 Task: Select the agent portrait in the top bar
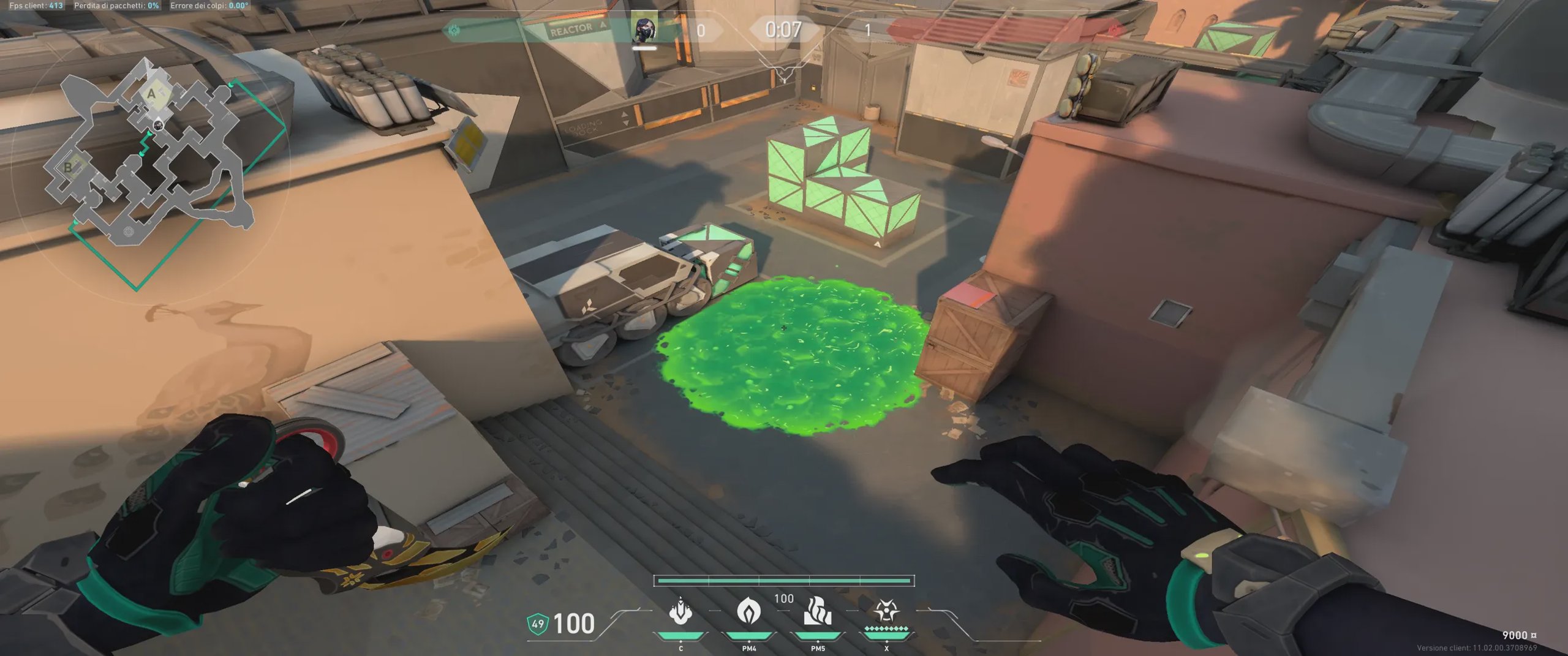[x=644, y=29]
